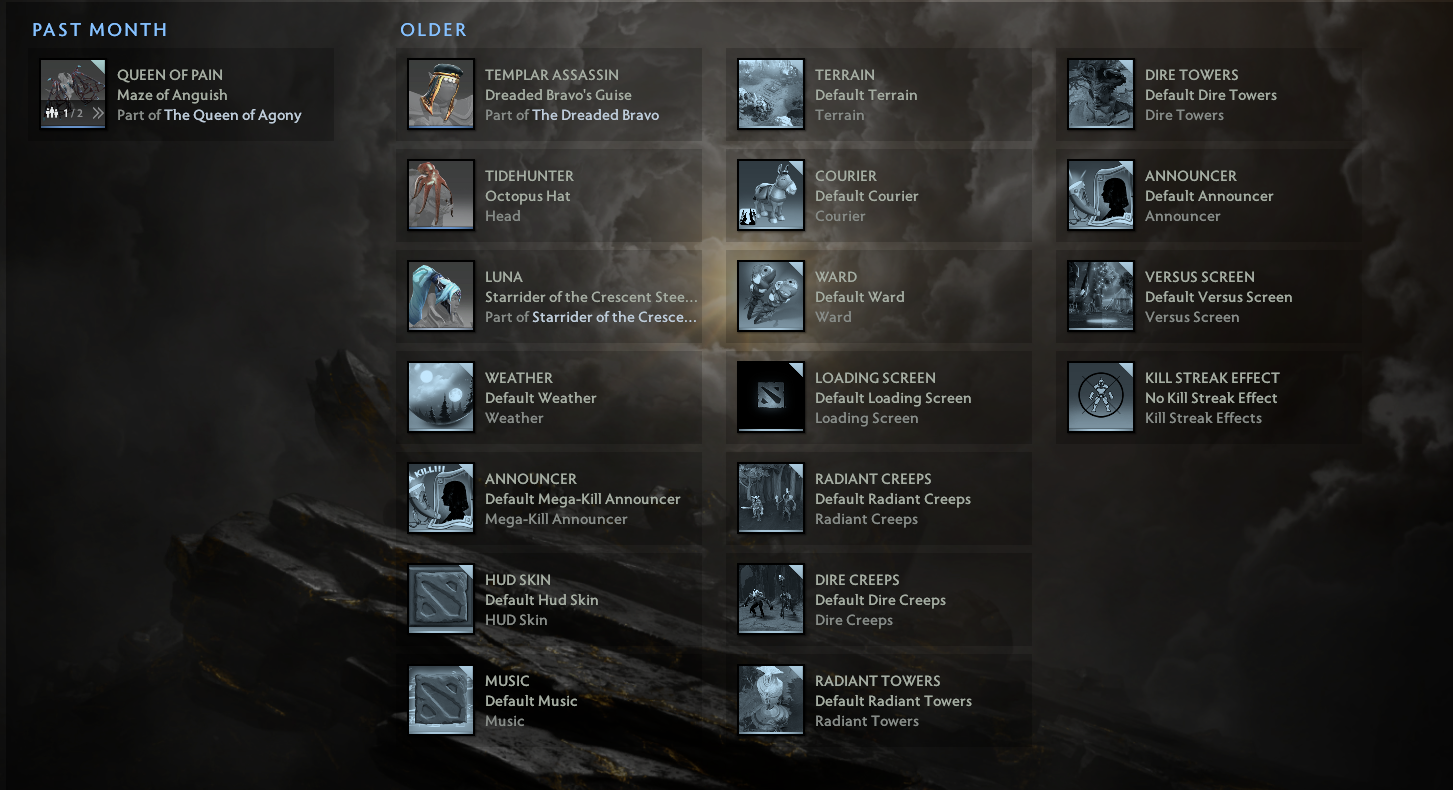Select the Luna Starrider of the Crescent thumbnail
Image resolution: width=1453 pixels, height=790 pixels.
440,297
